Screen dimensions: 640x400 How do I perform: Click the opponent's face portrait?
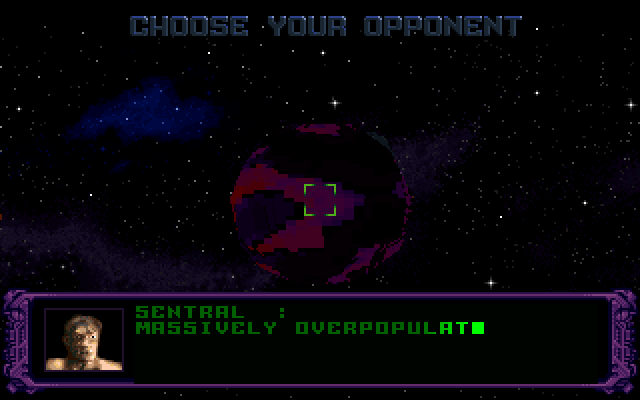84,340
